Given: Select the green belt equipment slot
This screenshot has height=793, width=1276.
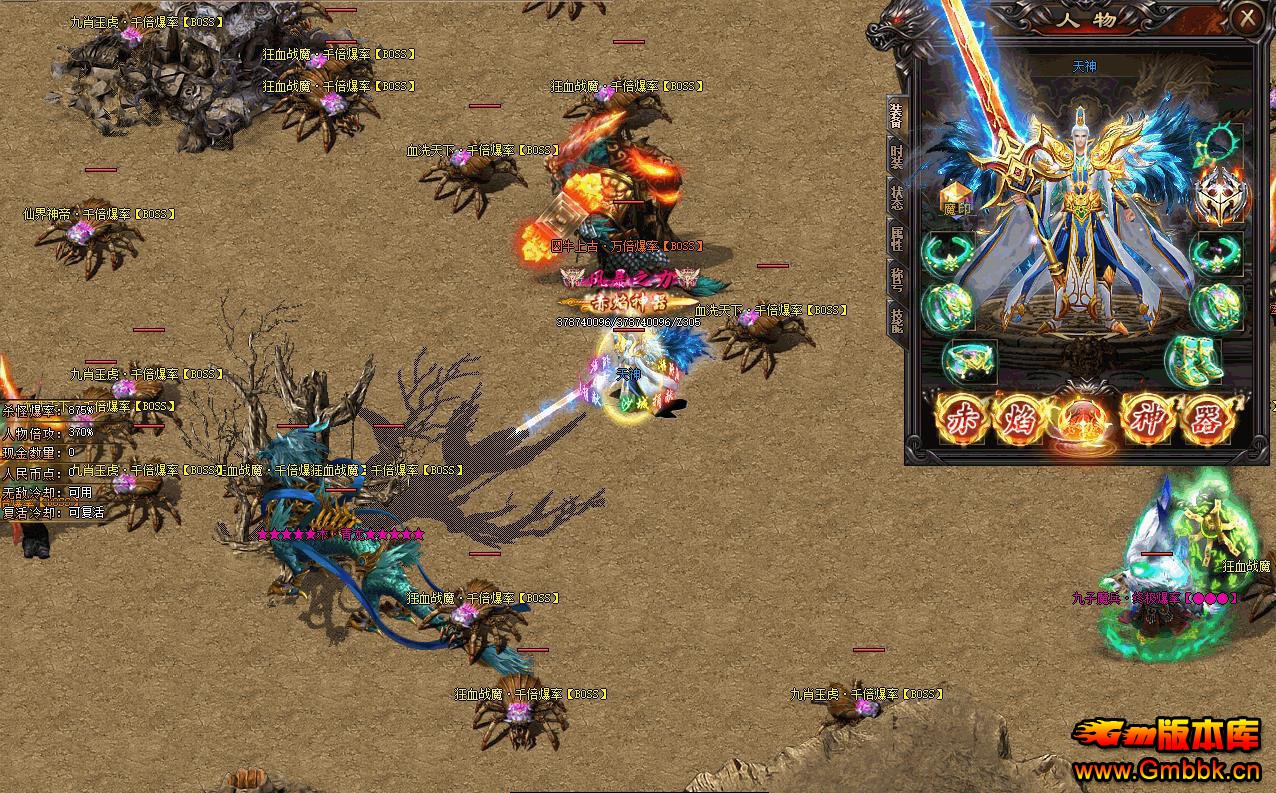Looking at the screenshot, I should tap(969, 362).
